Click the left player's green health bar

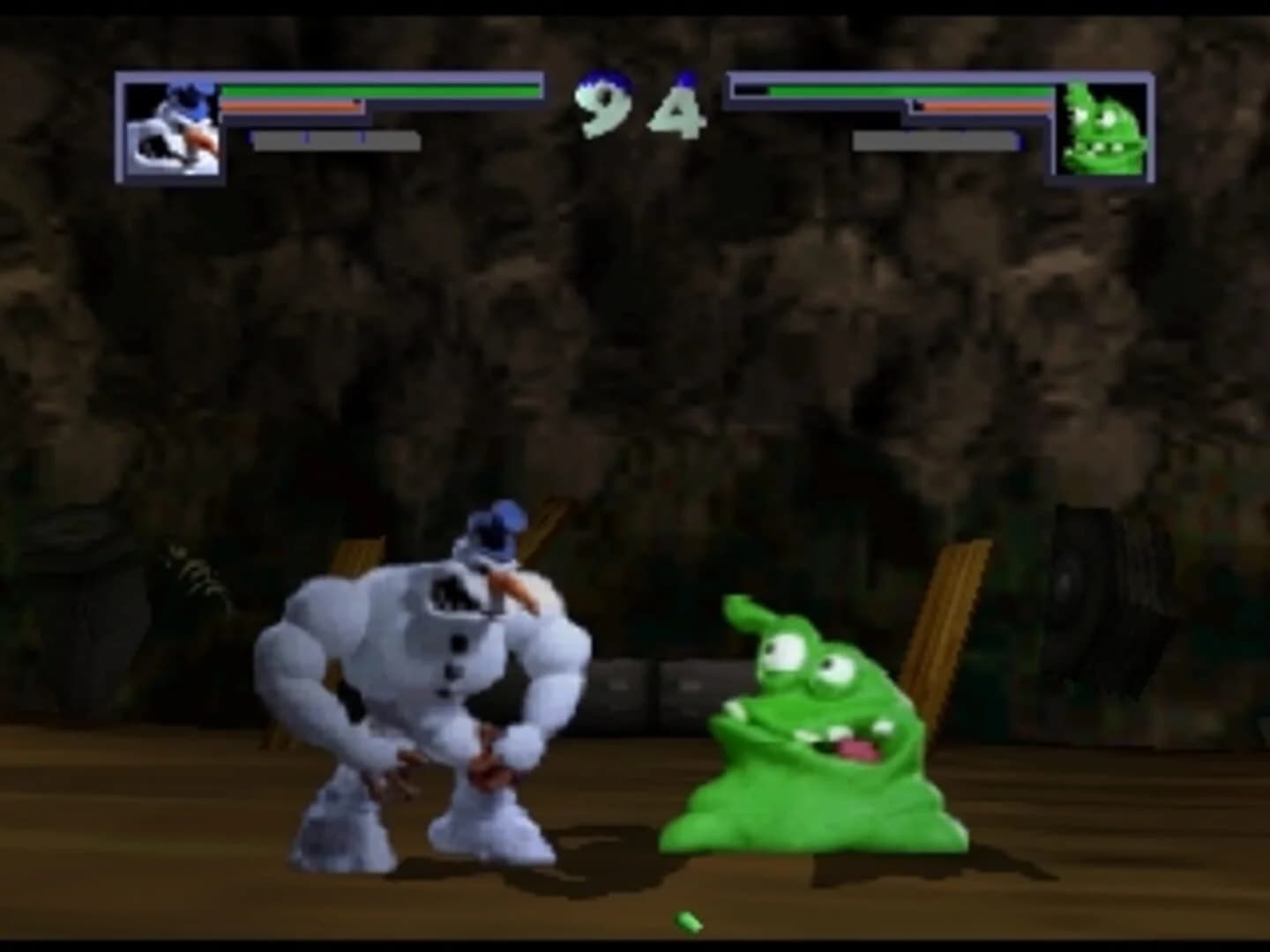pos(379,88)
